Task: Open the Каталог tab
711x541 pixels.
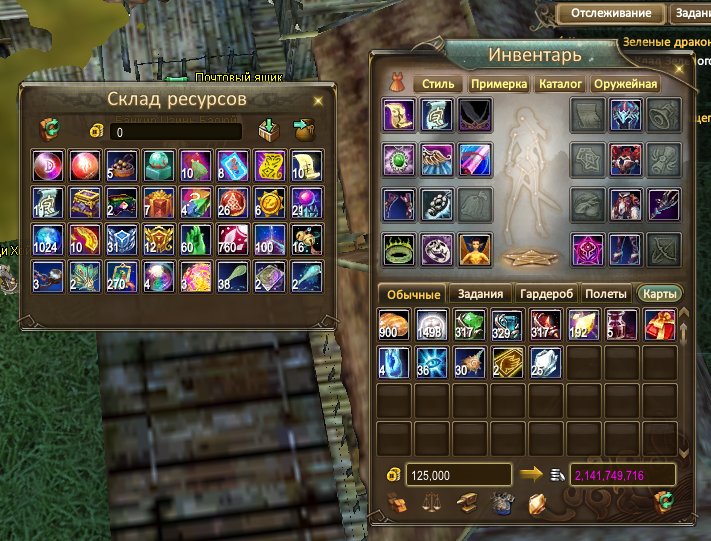Action: (561, 84)
